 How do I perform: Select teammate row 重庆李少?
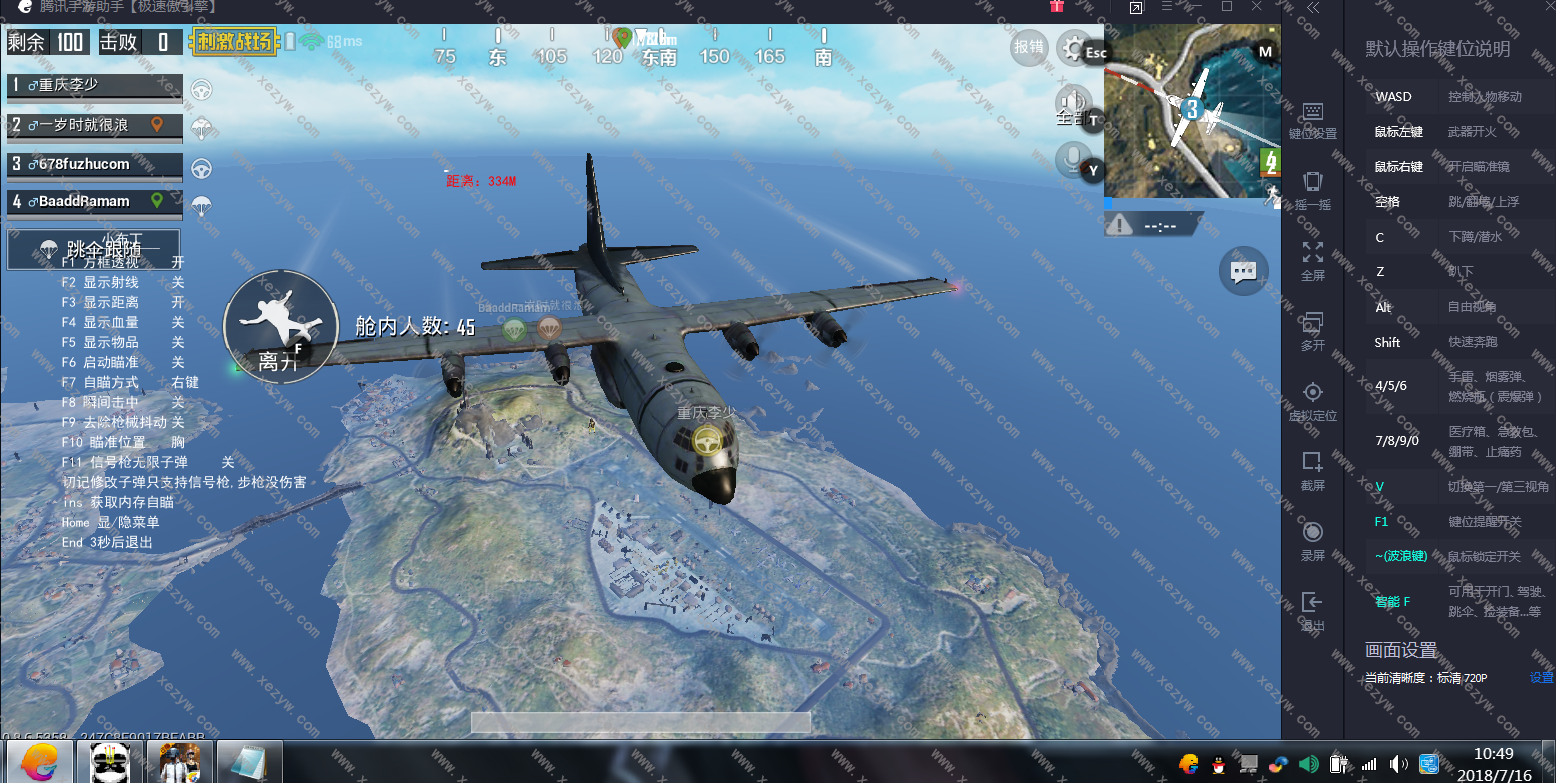(x=95, y=86)
